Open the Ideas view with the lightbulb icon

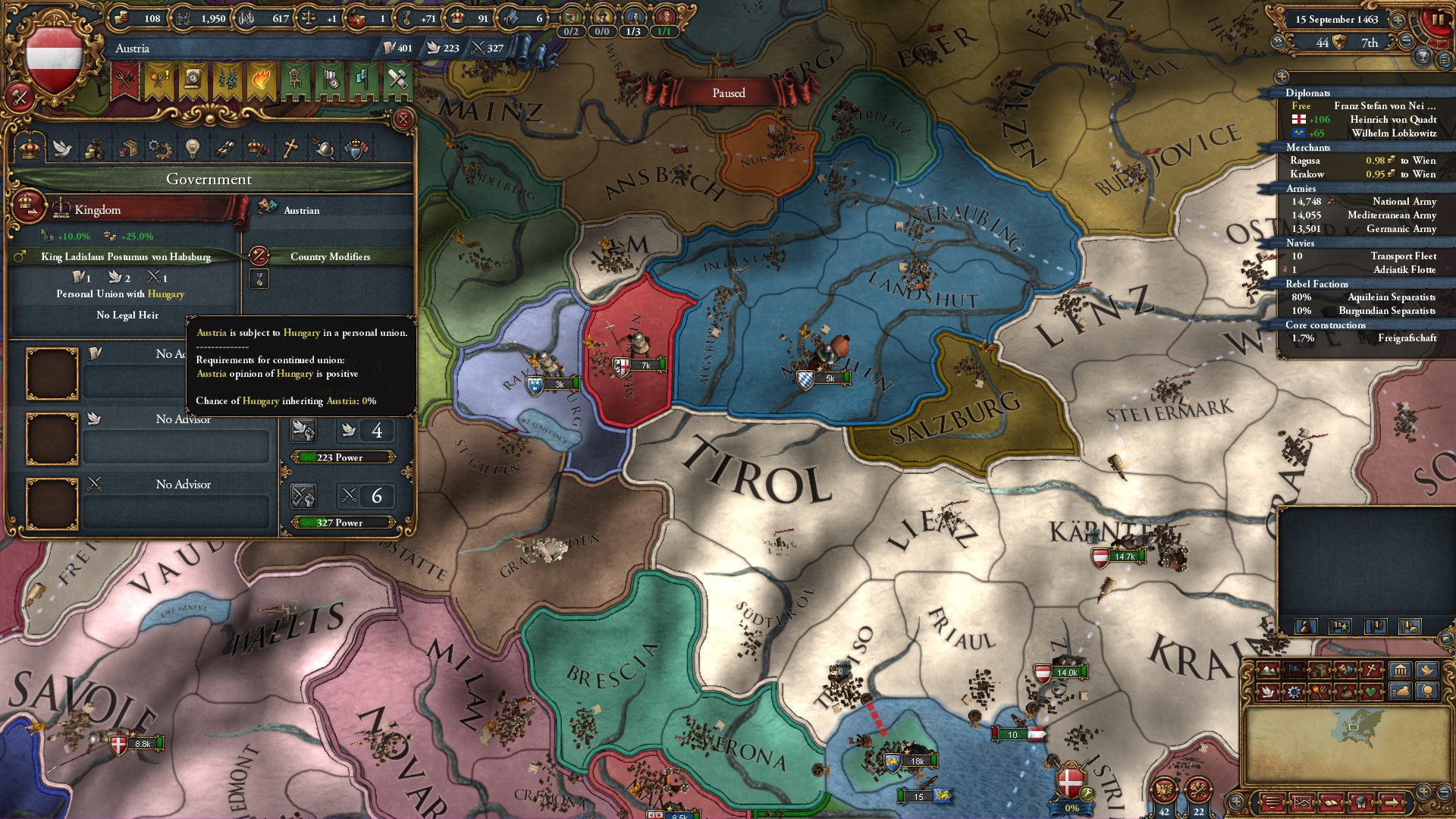193,148
